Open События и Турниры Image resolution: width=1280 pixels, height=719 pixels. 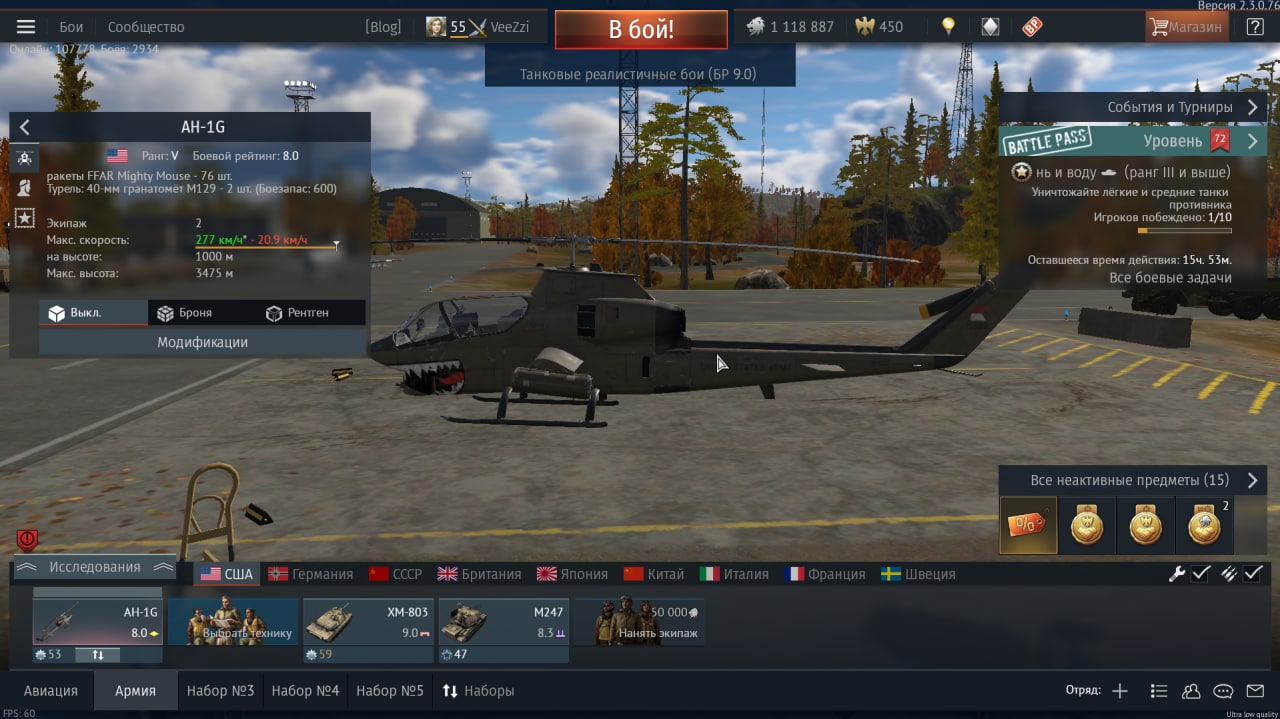(x=1170, y=107)
